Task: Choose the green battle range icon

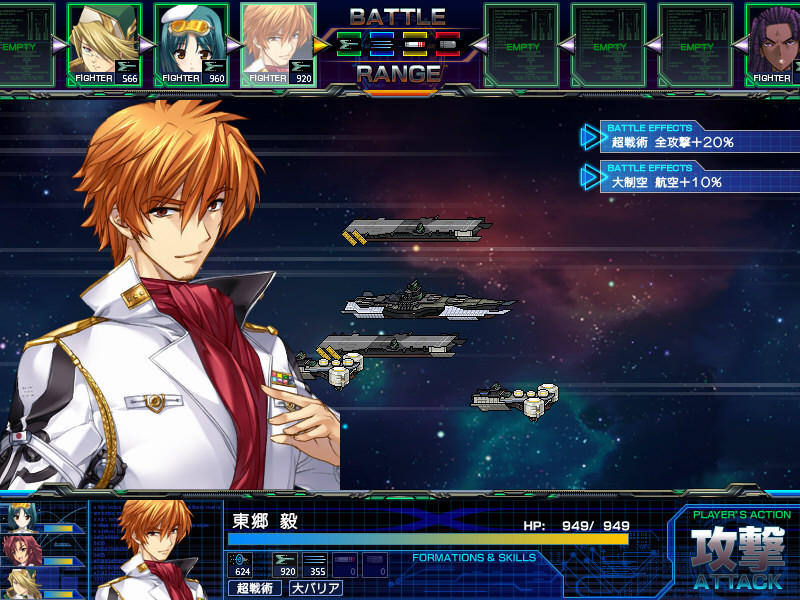Action: tap(351, 44)
